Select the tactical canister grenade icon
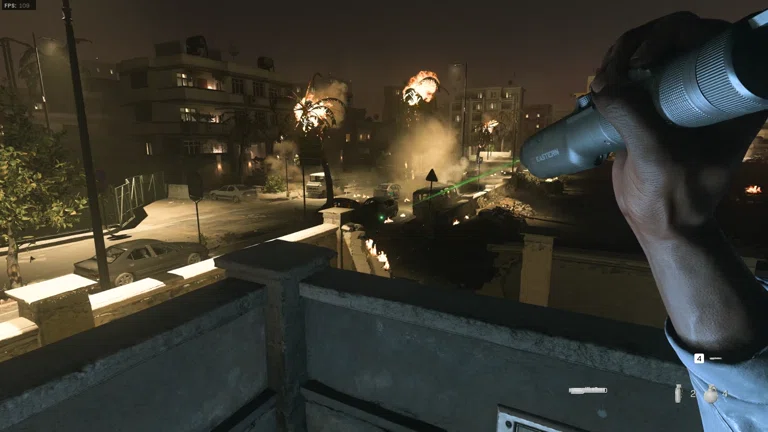This screenshot has width=768, height=432. click(678, 393)
